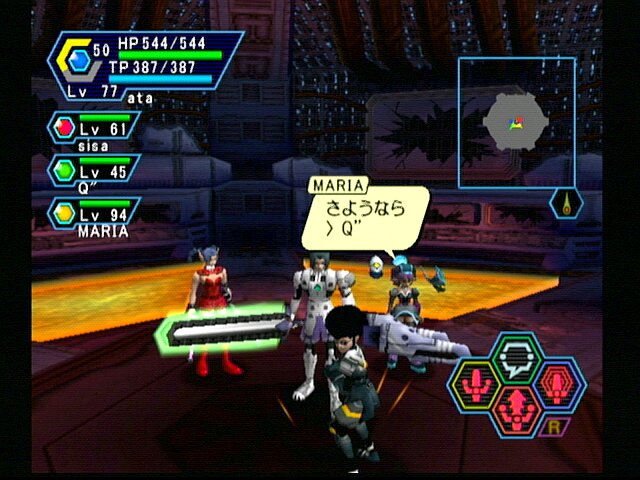The height and width of the screenshot is (480, 640).
Task: Open the chat bubble action in the green hexagon
Action: tap(516, 357)
